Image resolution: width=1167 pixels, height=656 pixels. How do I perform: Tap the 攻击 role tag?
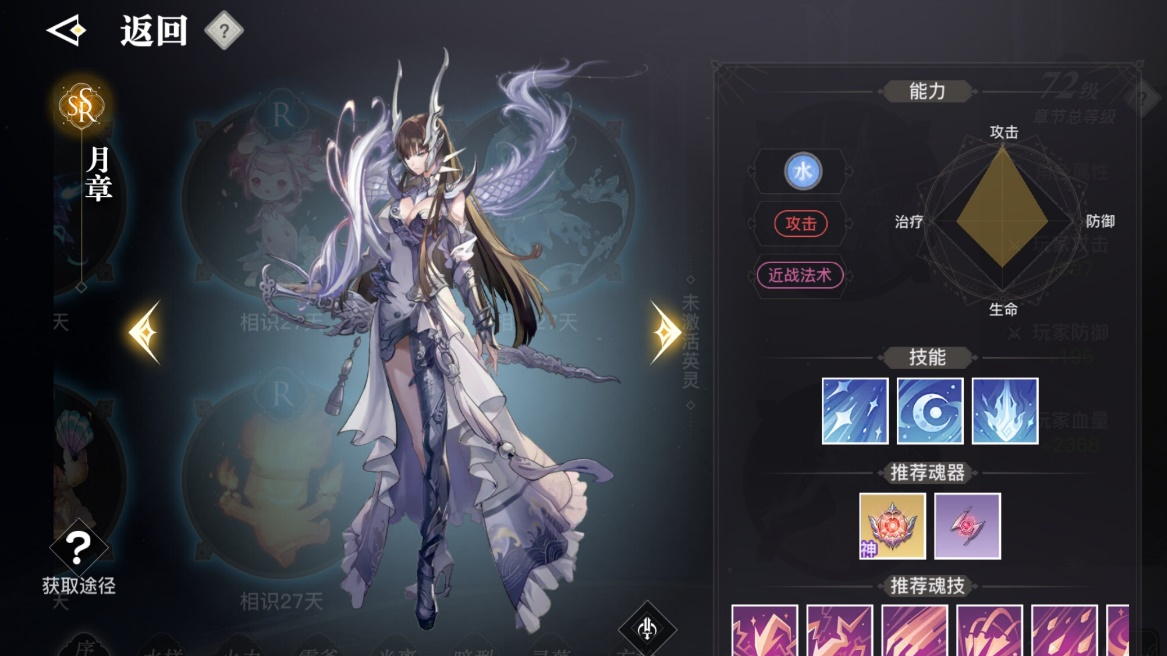[x=801, y=224]
